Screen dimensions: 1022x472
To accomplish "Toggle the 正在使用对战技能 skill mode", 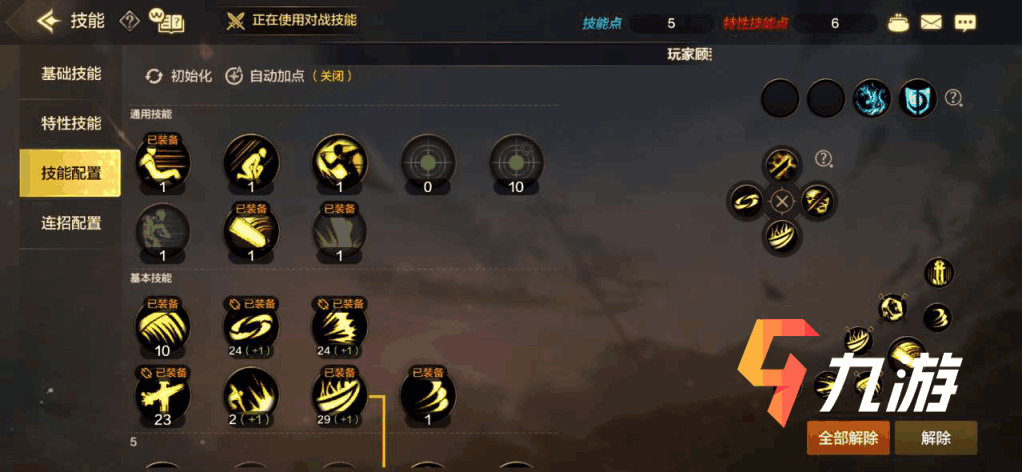I will 292,20.
